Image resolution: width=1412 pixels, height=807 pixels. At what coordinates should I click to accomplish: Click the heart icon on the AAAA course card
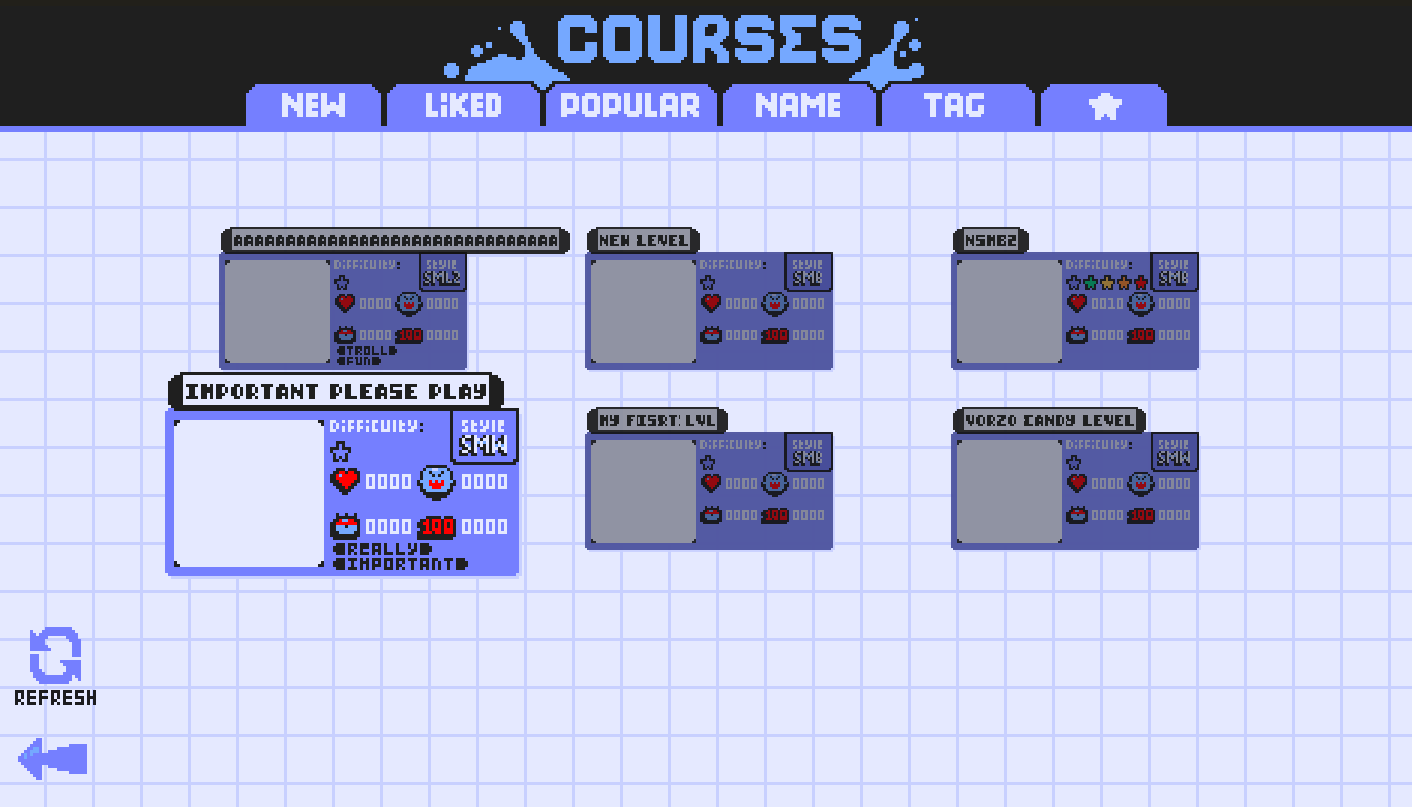tap(343, 303)
